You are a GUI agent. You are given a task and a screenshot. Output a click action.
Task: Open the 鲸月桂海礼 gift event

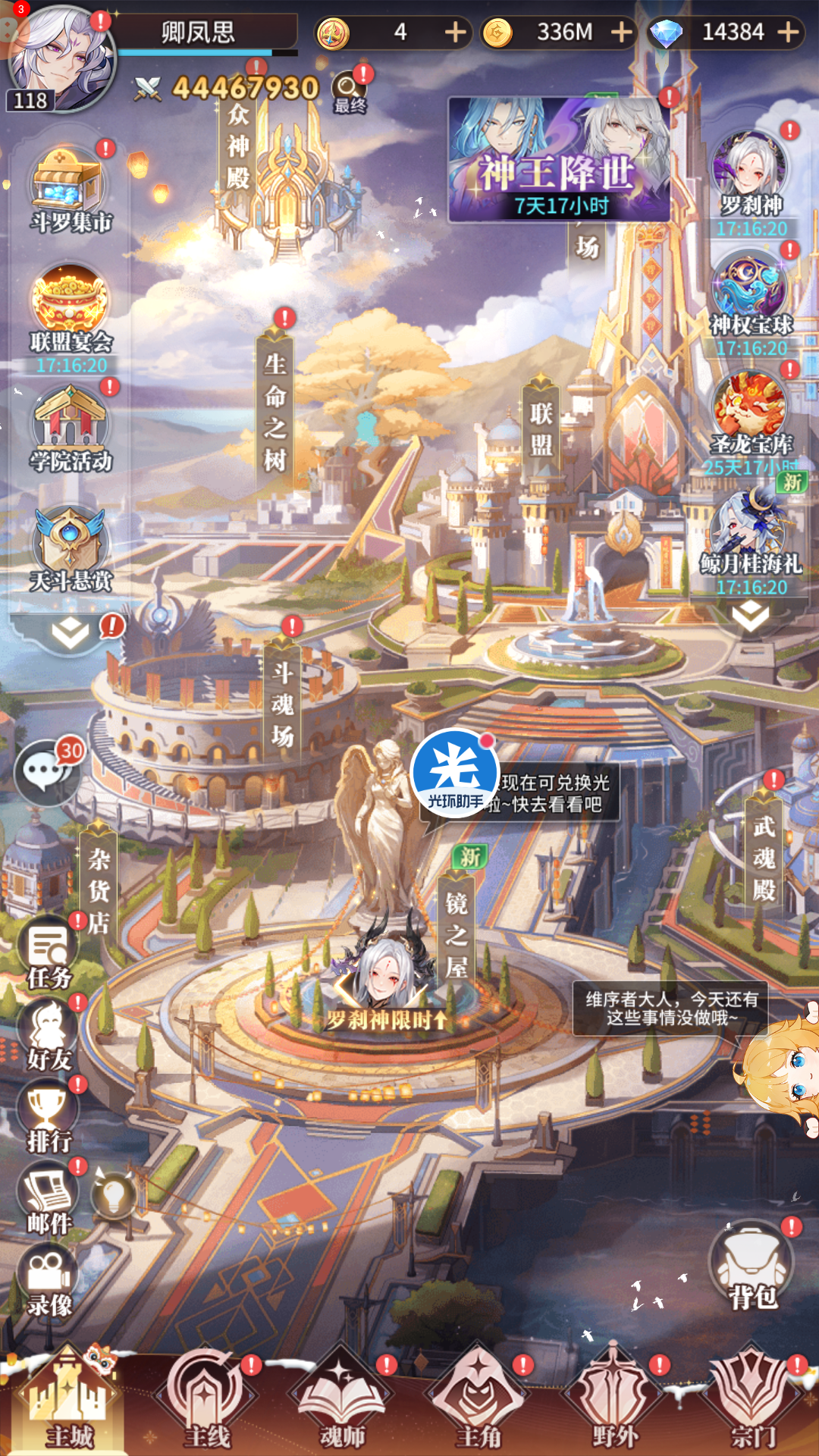point(751,535)
